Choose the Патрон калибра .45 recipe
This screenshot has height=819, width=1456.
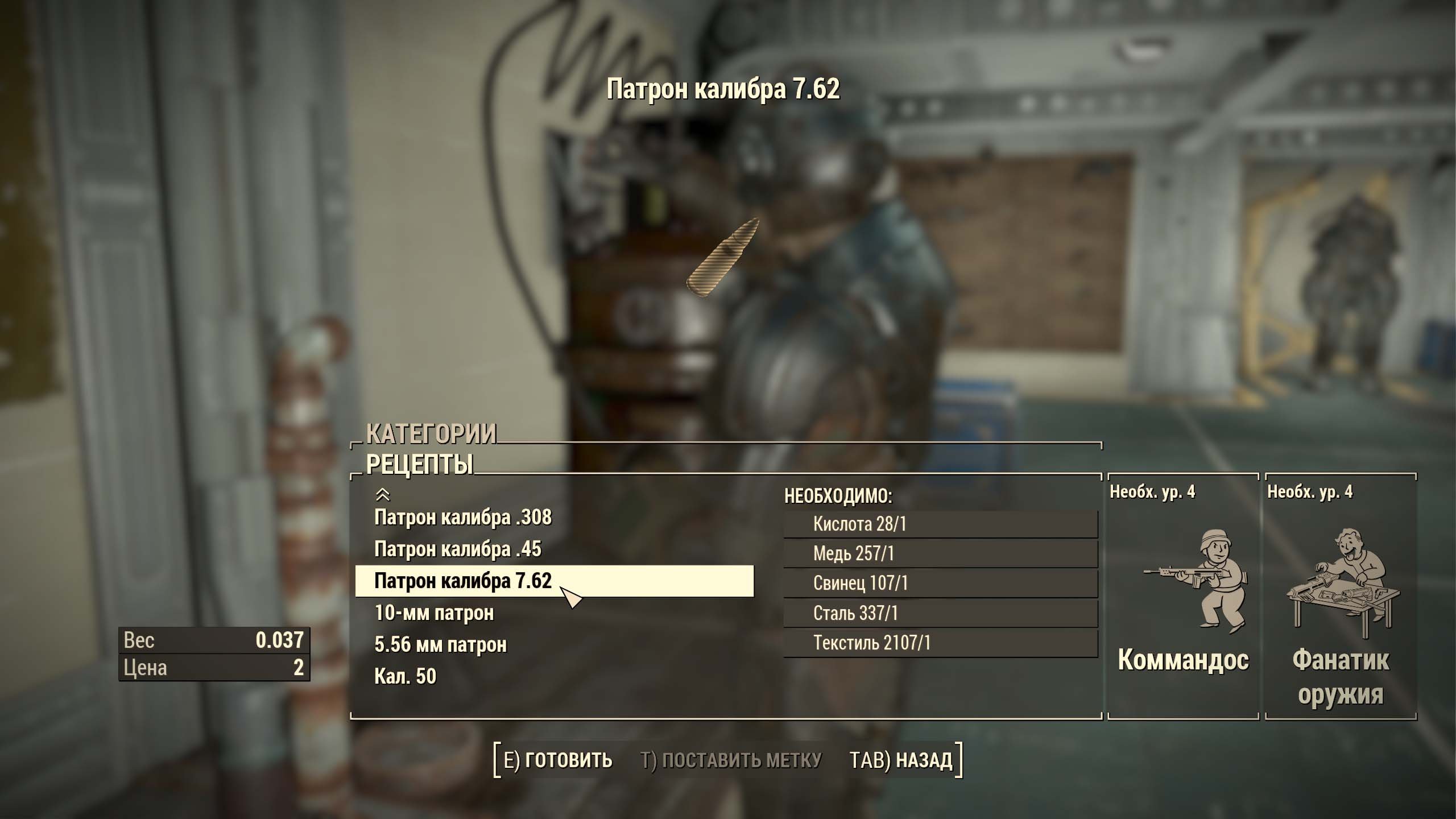point(458,549)
